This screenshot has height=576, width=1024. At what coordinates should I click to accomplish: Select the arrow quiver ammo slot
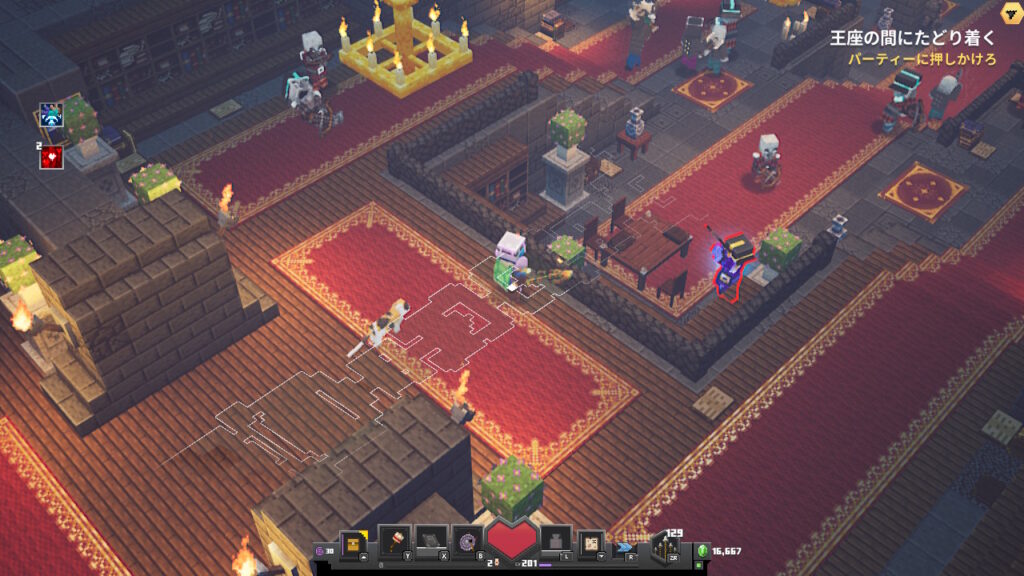coord(666,547)
